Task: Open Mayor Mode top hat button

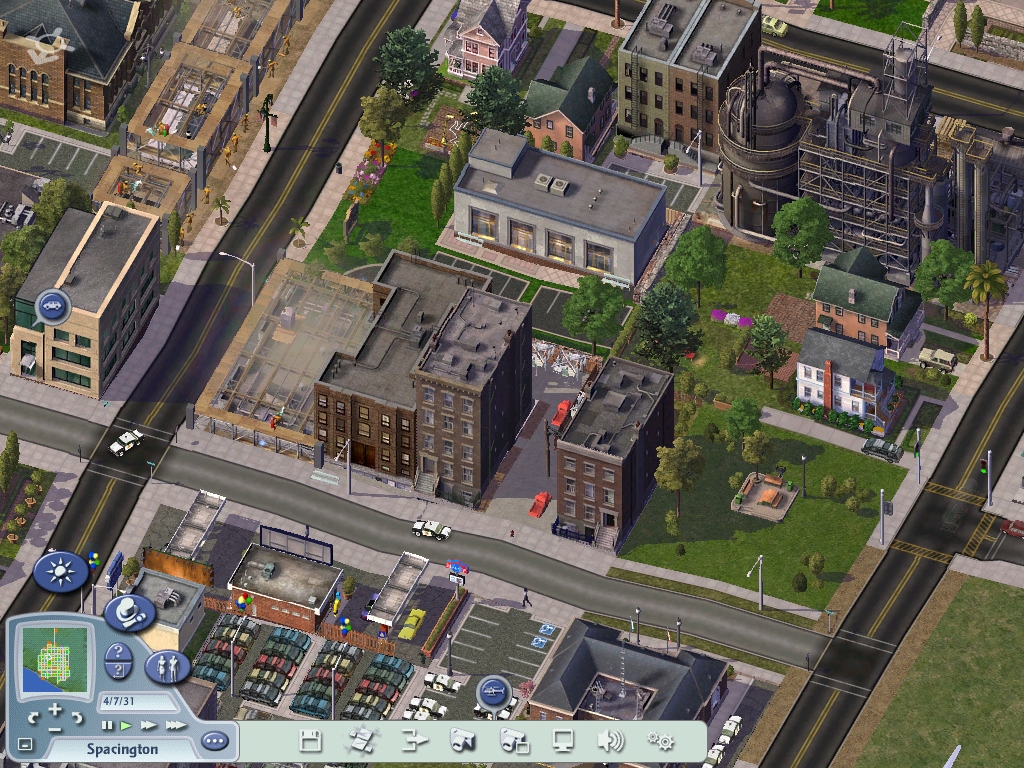Action: tap(128, 612)
